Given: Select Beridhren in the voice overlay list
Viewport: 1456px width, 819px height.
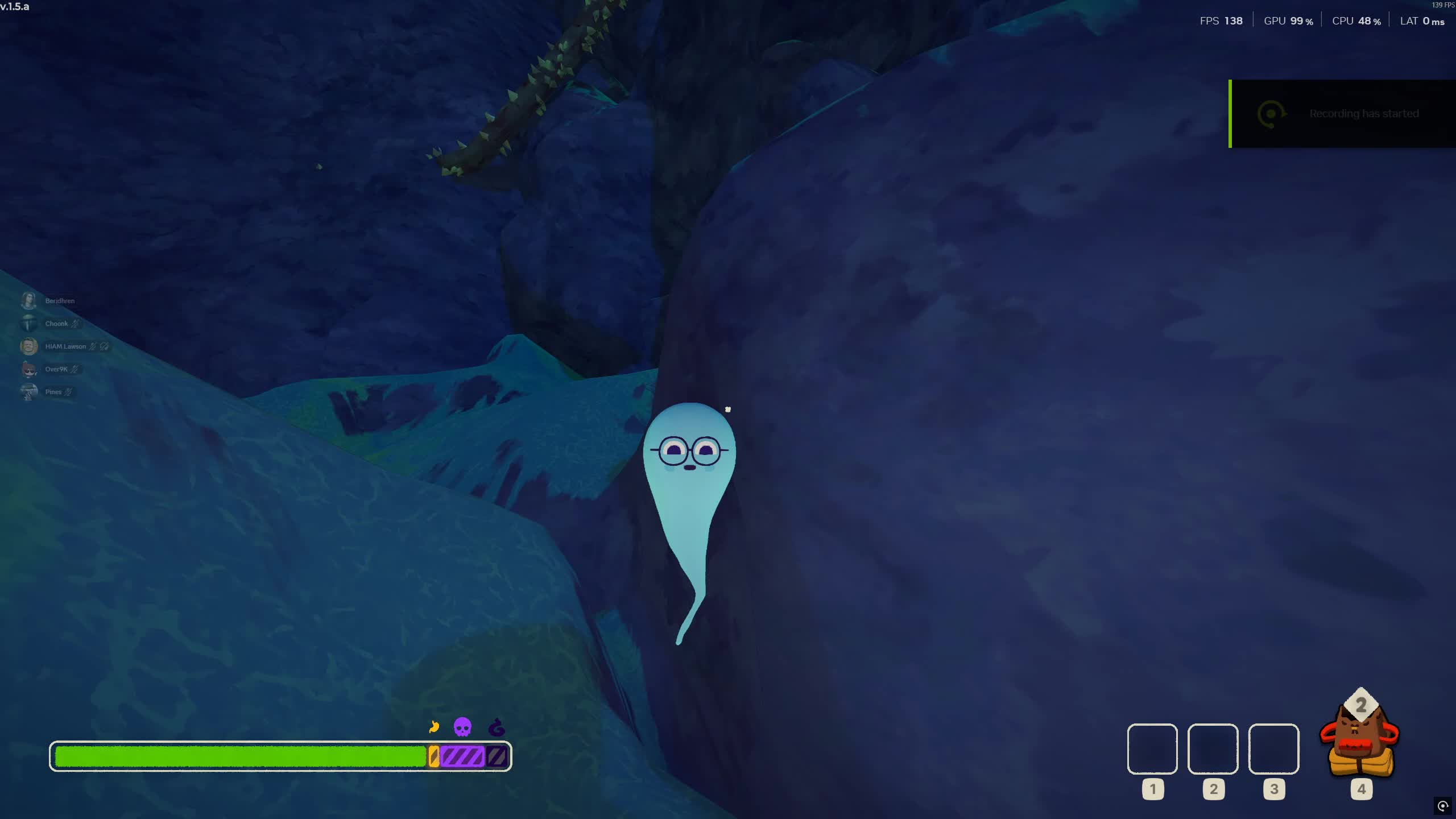Looking at the screenshot, I should pyautogui.click(x=59, y=301).
